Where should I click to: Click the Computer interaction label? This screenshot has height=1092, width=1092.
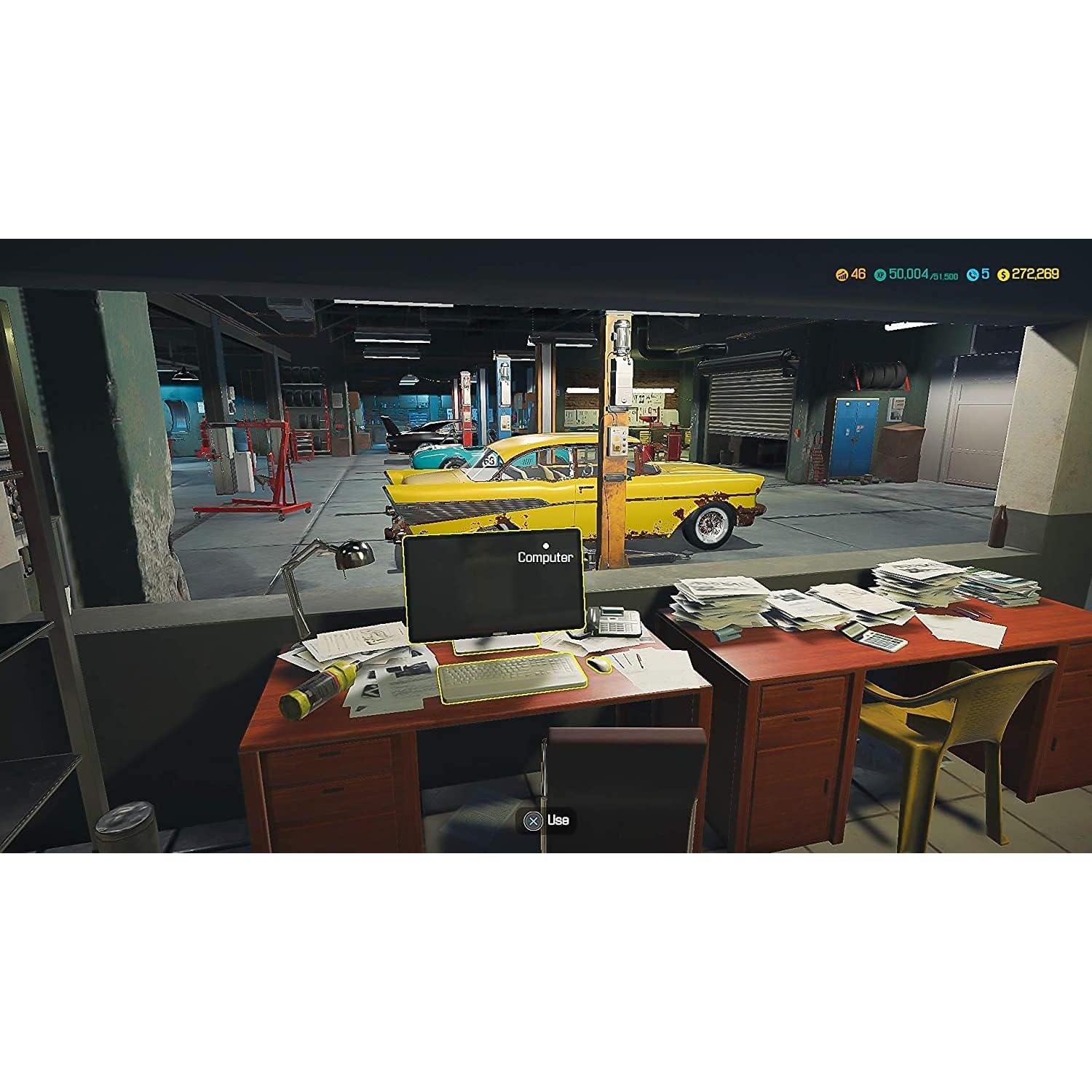547,557
